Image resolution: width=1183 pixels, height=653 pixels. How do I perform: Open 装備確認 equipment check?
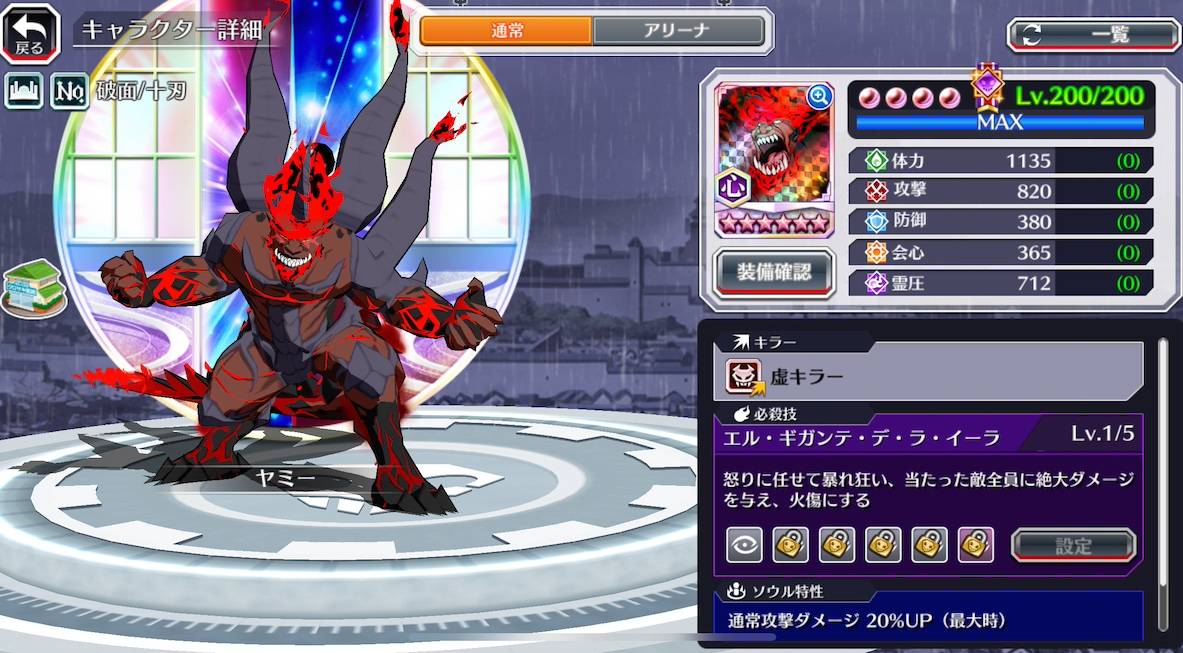[x=772, y=270]
